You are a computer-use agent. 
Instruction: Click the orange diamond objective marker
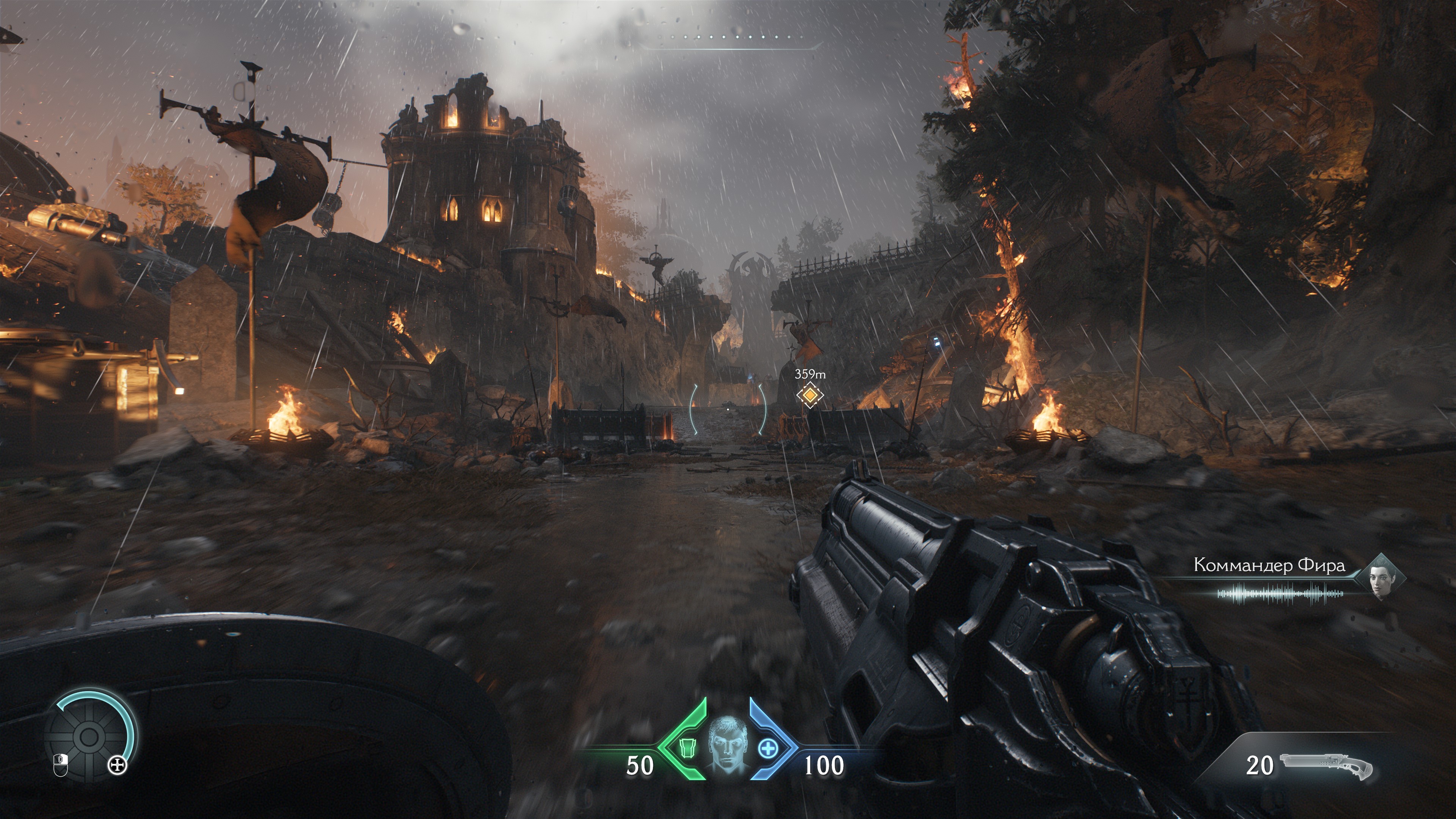click(810, 394)
